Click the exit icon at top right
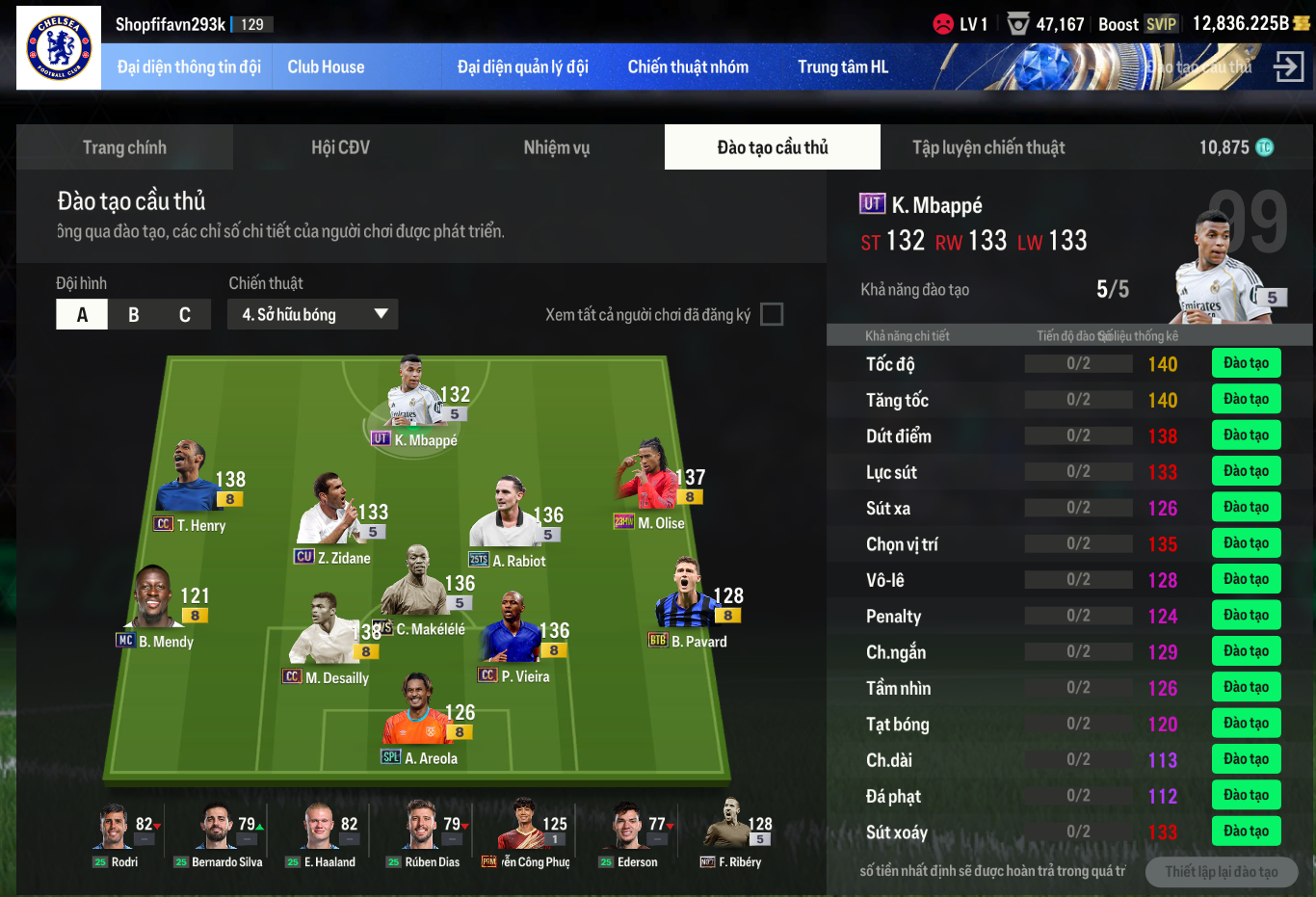 tap(1288, 66)
